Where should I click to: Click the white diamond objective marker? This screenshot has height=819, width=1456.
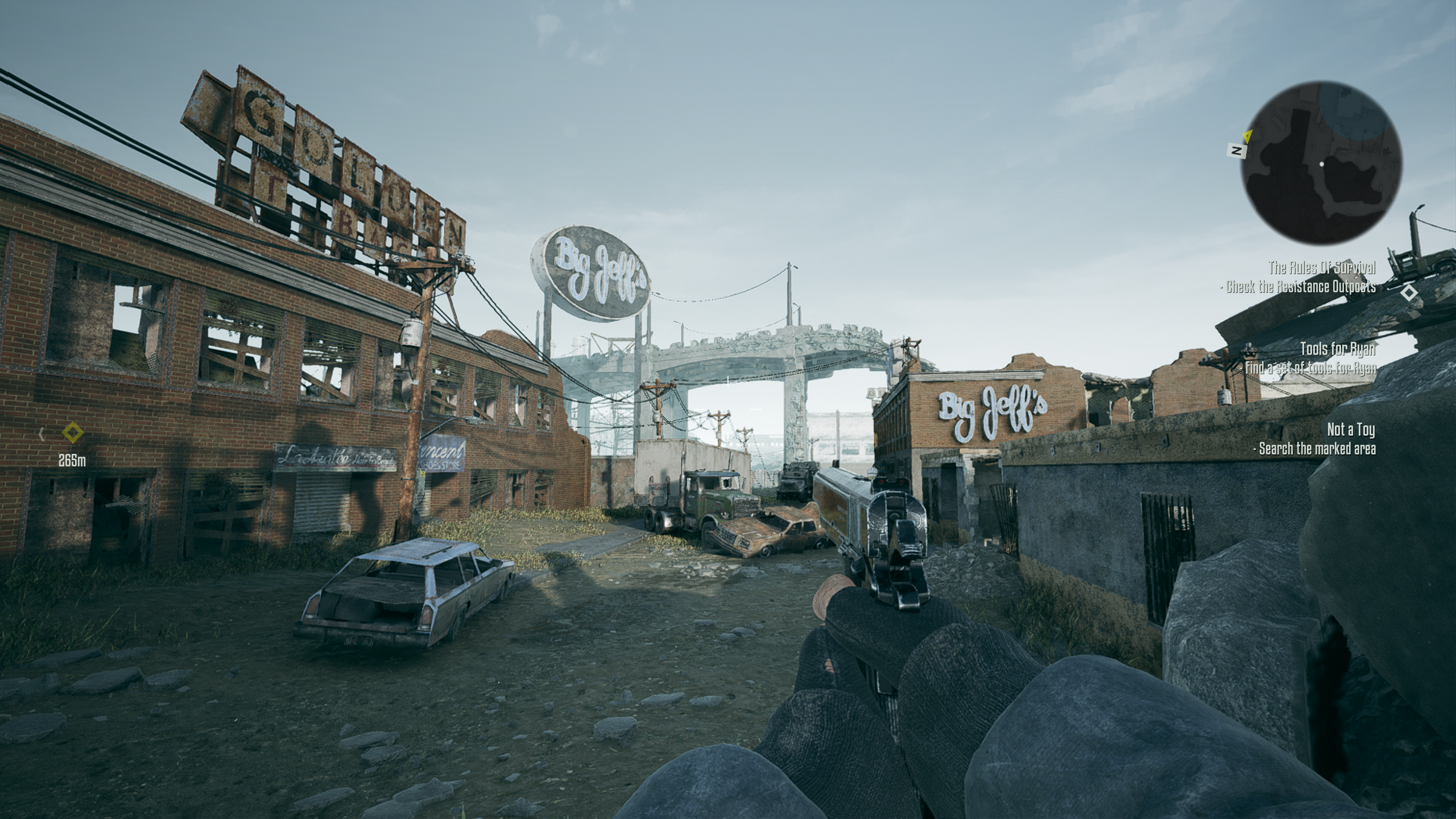1409,293
